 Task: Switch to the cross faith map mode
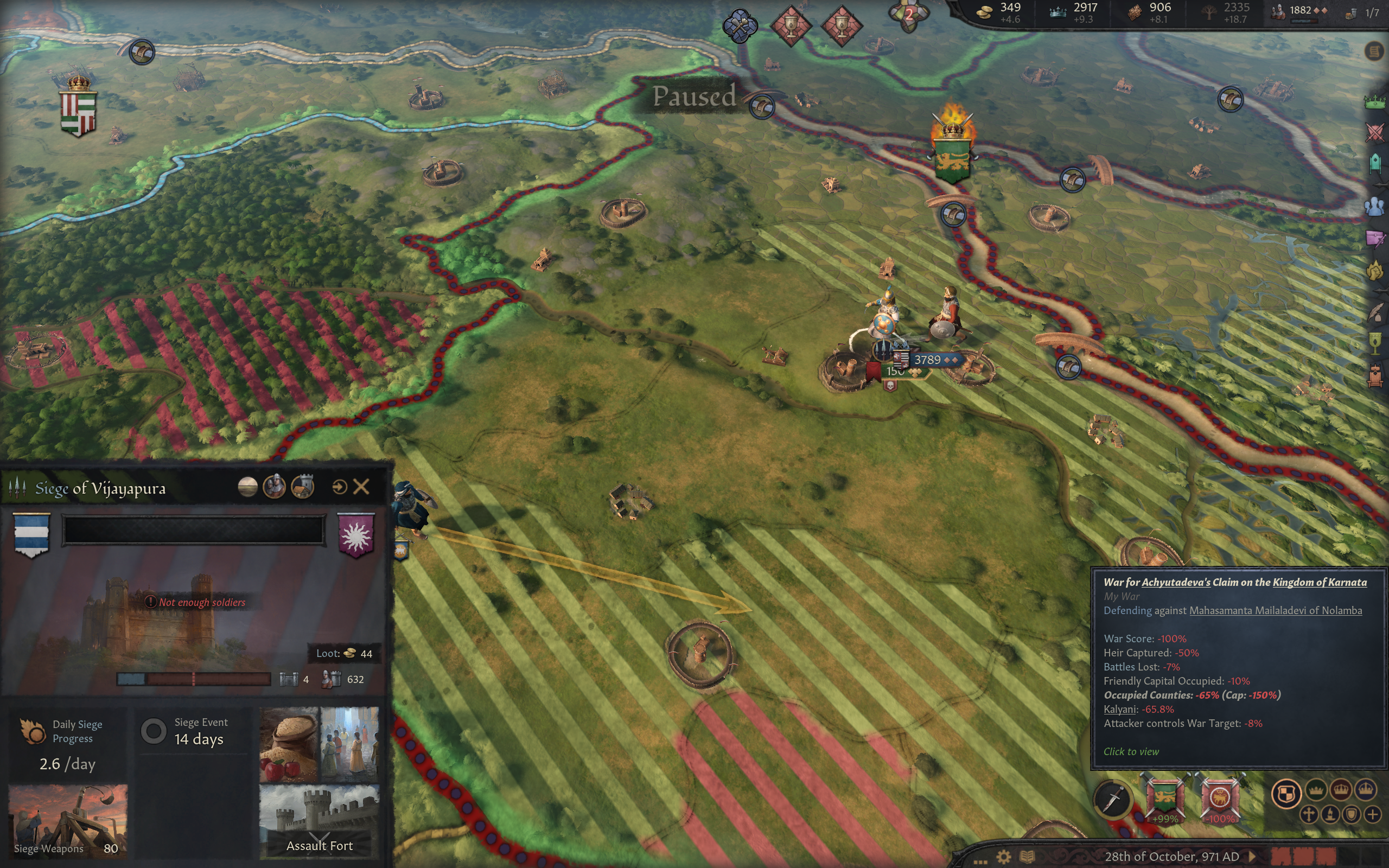pyautogui.click(x=1309, y=814)
